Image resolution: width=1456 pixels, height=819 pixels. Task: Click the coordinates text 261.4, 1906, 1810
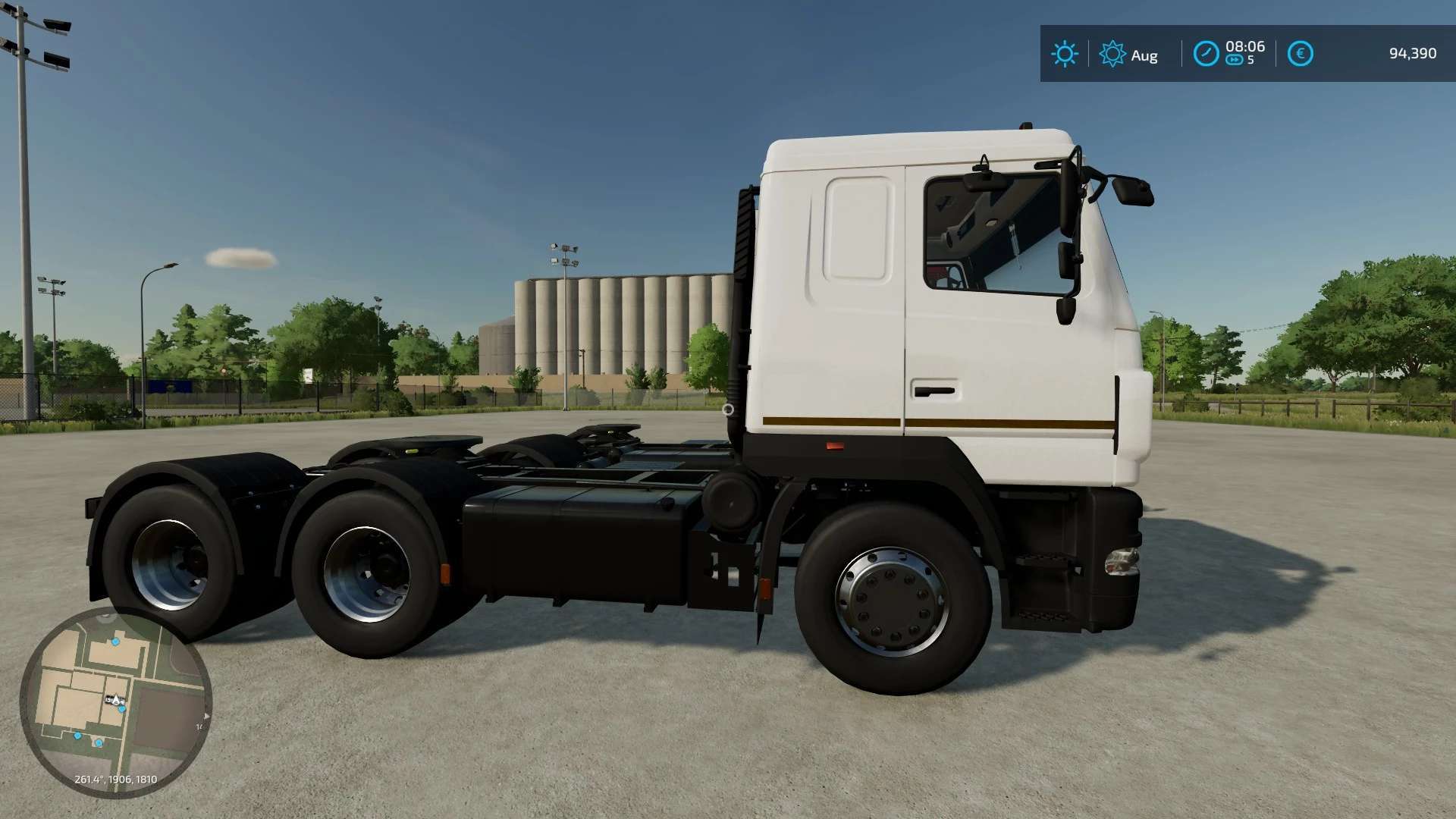tap(115, 779)
